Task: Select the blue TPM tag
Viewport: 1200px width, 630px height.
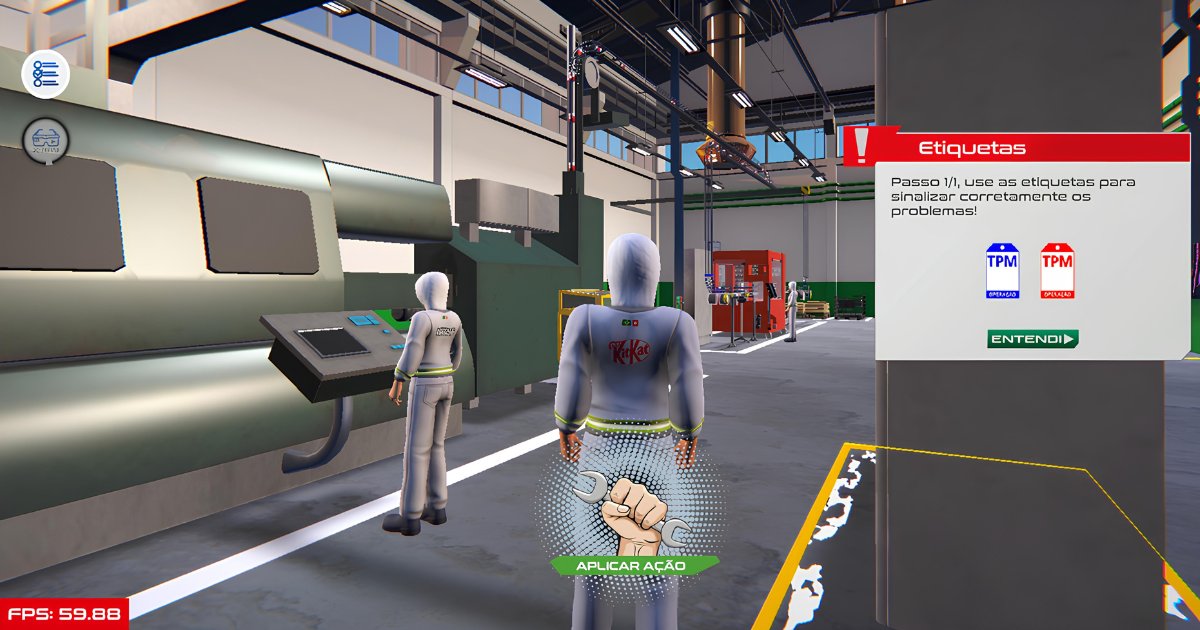Action: click(1002, 270)
